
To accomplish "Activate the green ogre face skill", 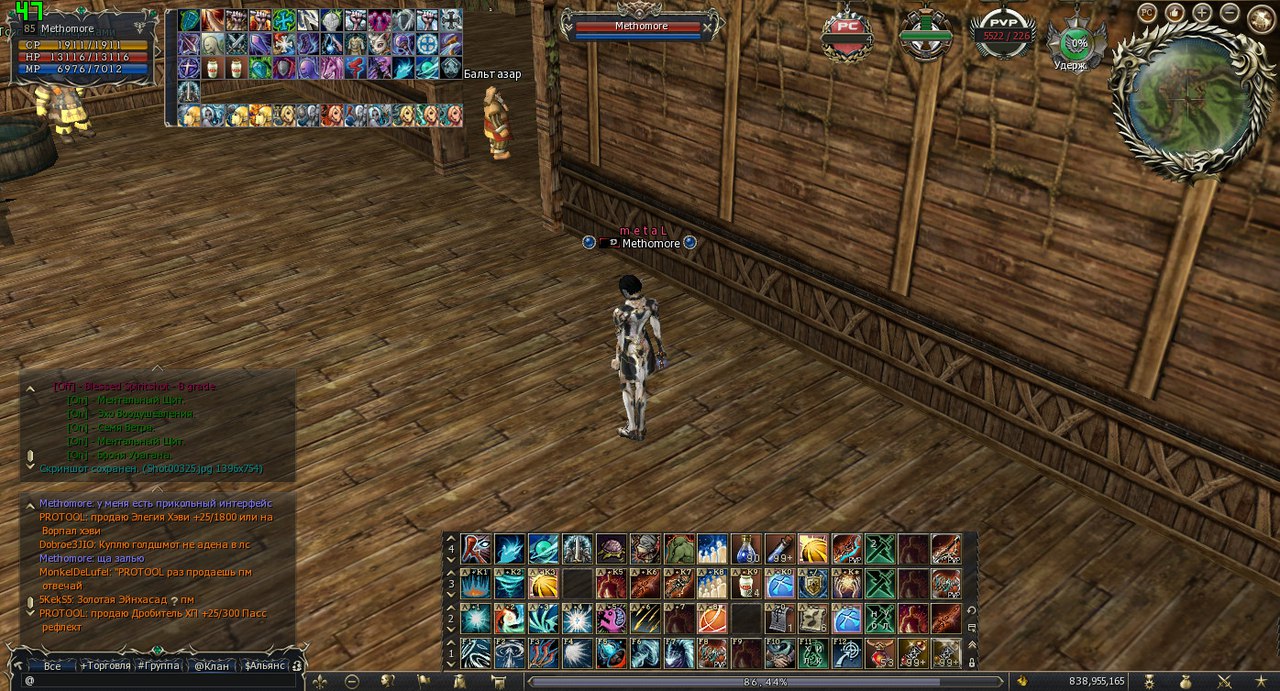I will (x=678, y=549).
